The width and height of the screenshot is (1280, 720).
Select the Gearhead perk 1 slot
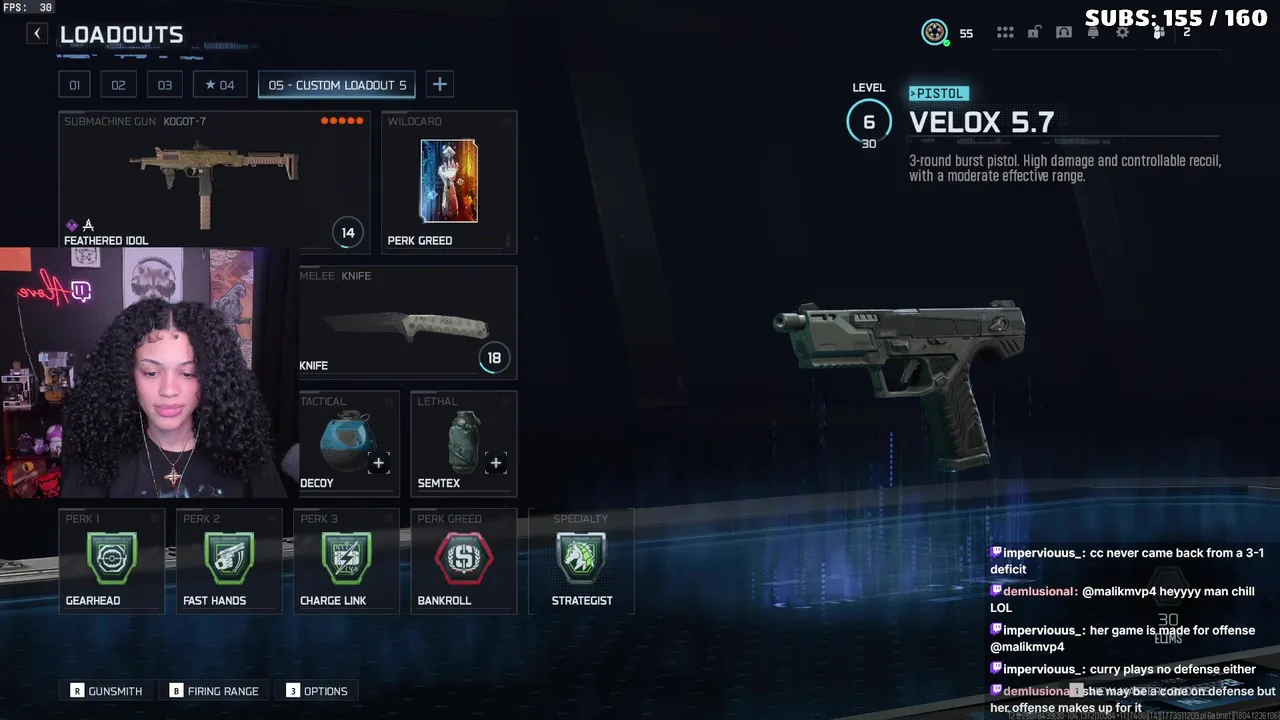click(111, 561)
